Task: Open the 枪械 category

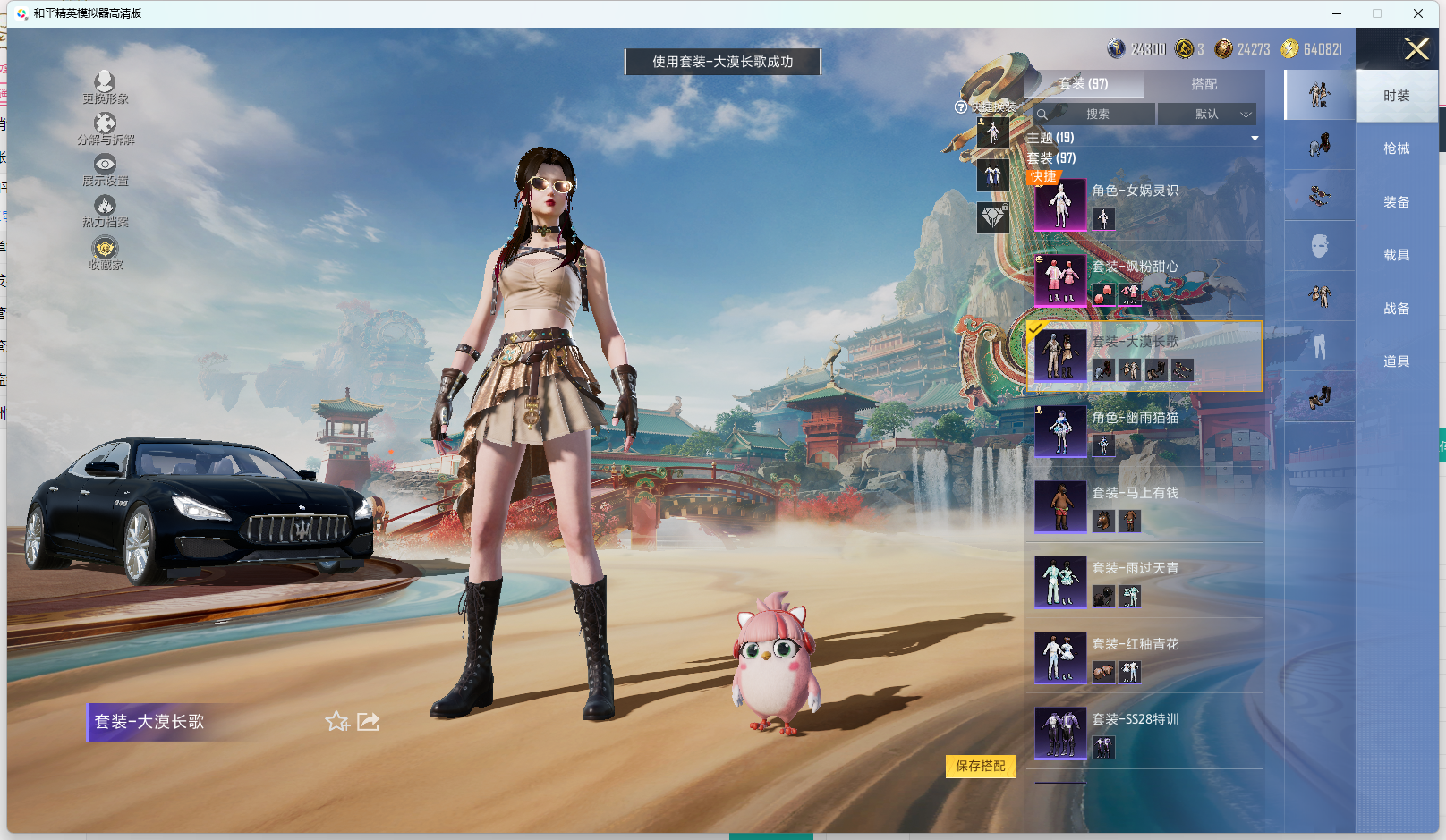Action: (x=1396, y=148)
